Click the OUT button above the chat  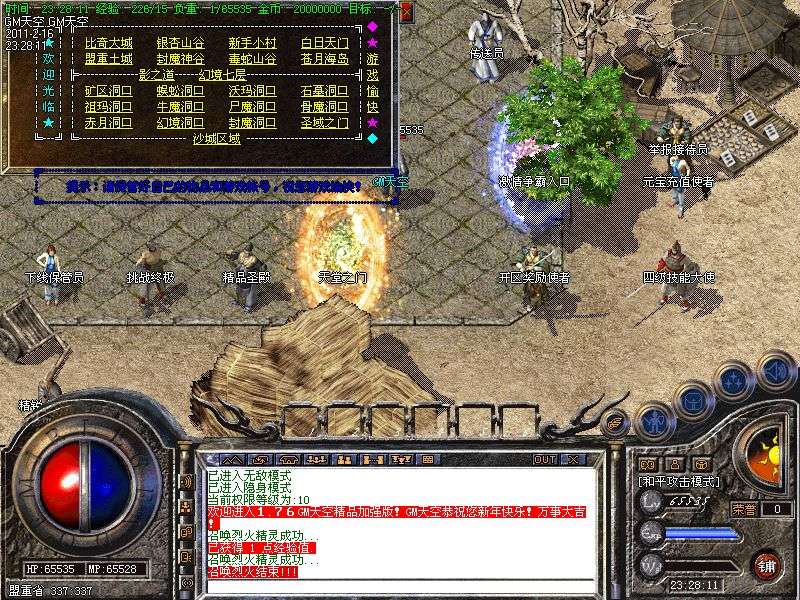pos(545,459)
